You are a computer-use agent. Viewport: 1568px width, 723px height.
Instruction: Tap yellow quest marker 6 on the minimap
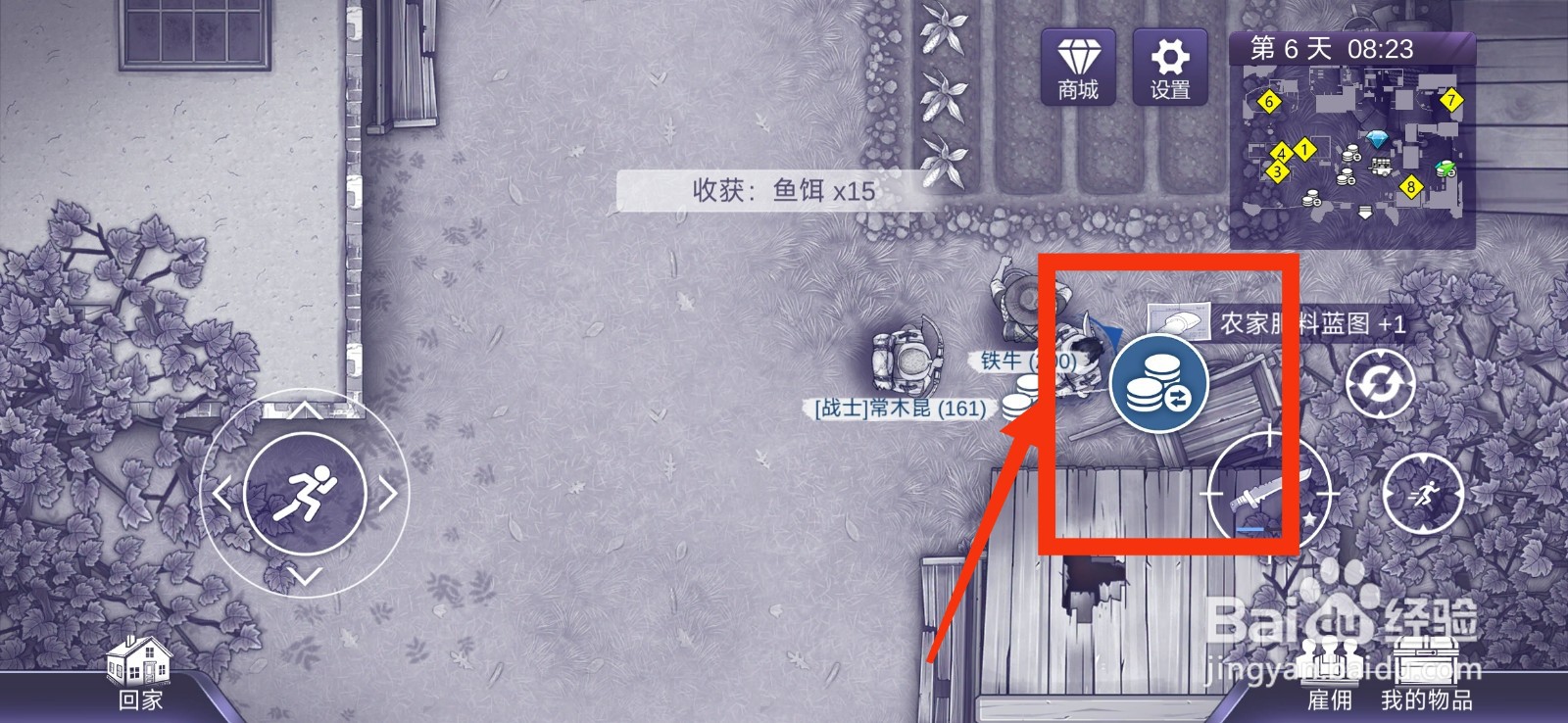(1268, 101)
